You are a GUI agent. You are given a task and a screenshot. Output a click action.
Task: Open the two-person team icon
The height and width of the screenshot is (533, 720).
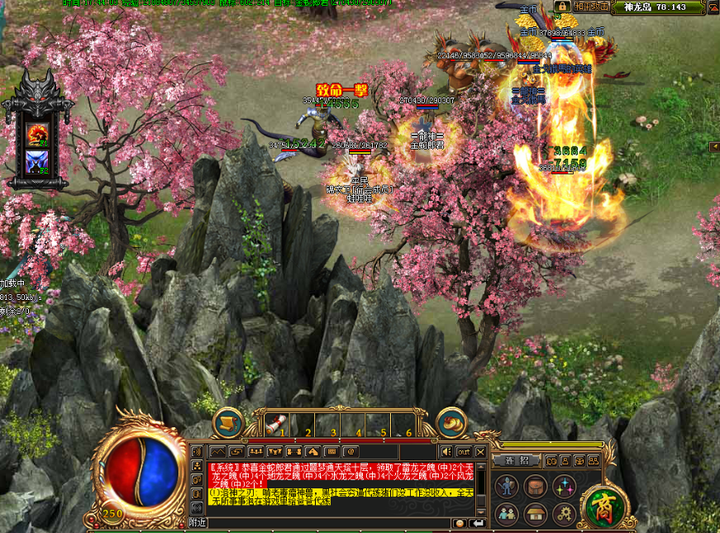508,514
